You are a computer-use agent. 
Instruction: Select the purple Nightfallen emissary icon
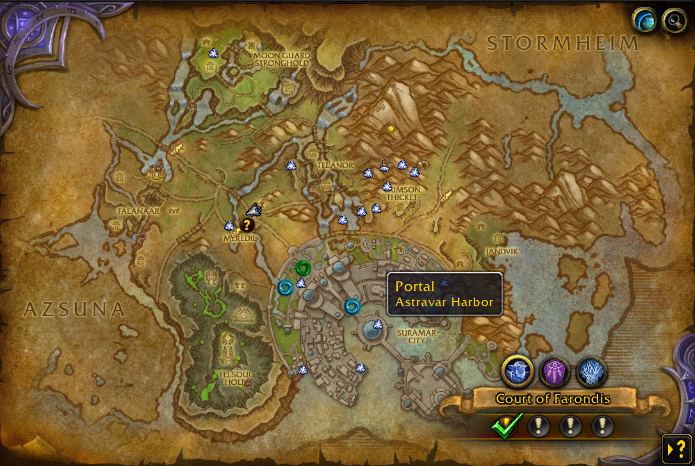[555, 372]
